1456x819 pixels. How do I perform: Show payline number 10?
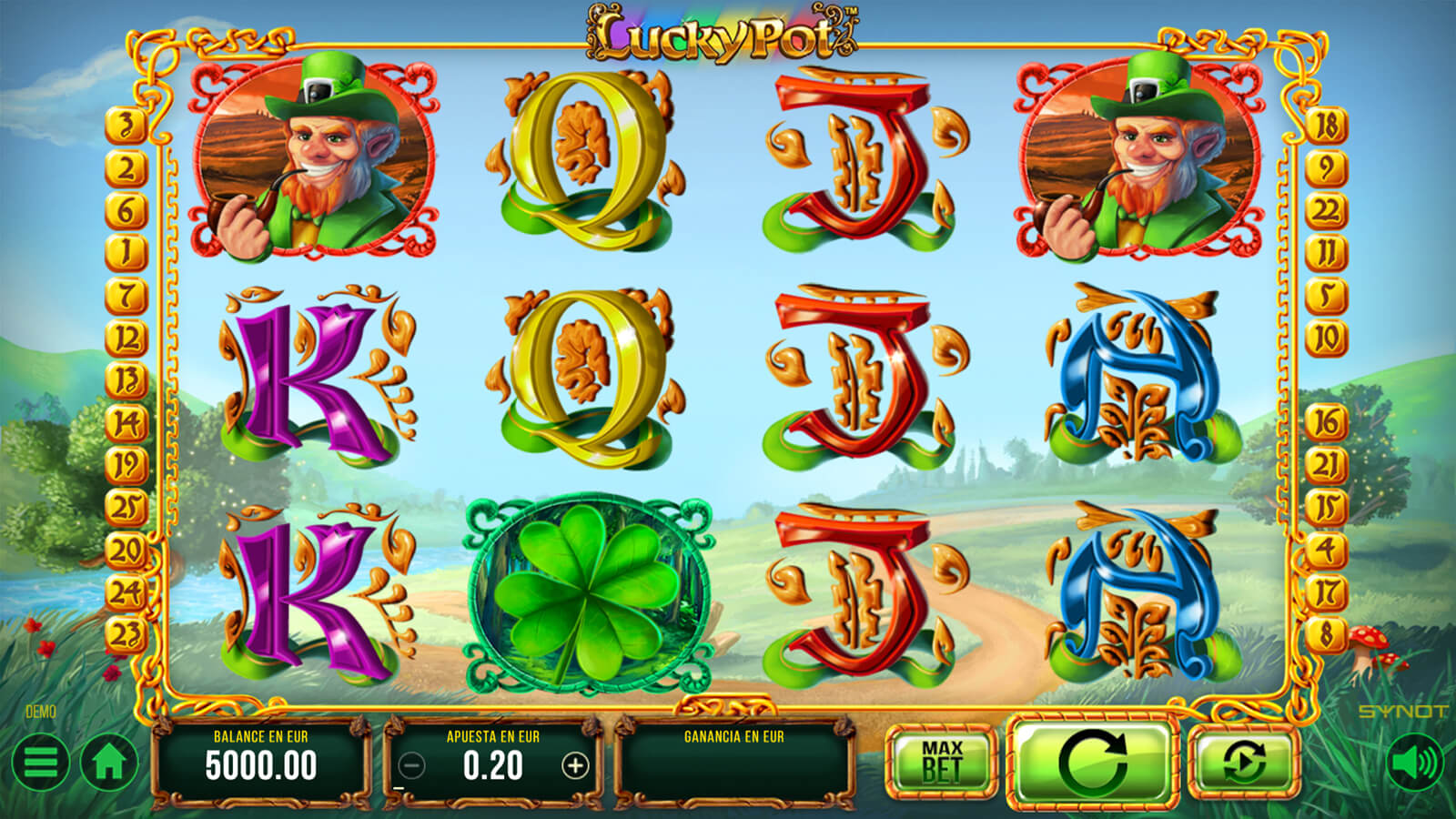(1326, 339)
